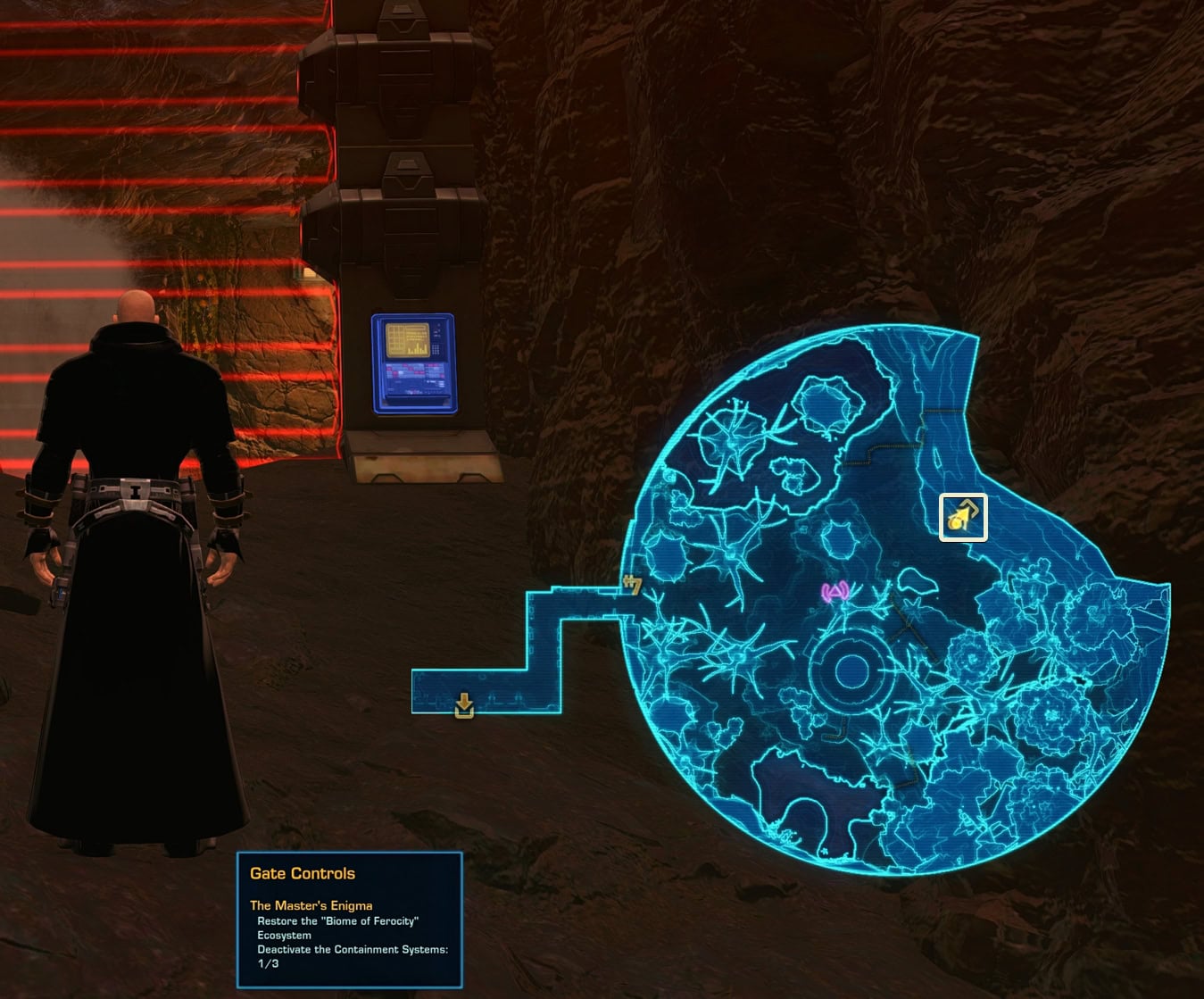Toggle tracking for The Master's Enigma quest
Viewport: 1204px width, 999px height.
(x=311, y=904)
